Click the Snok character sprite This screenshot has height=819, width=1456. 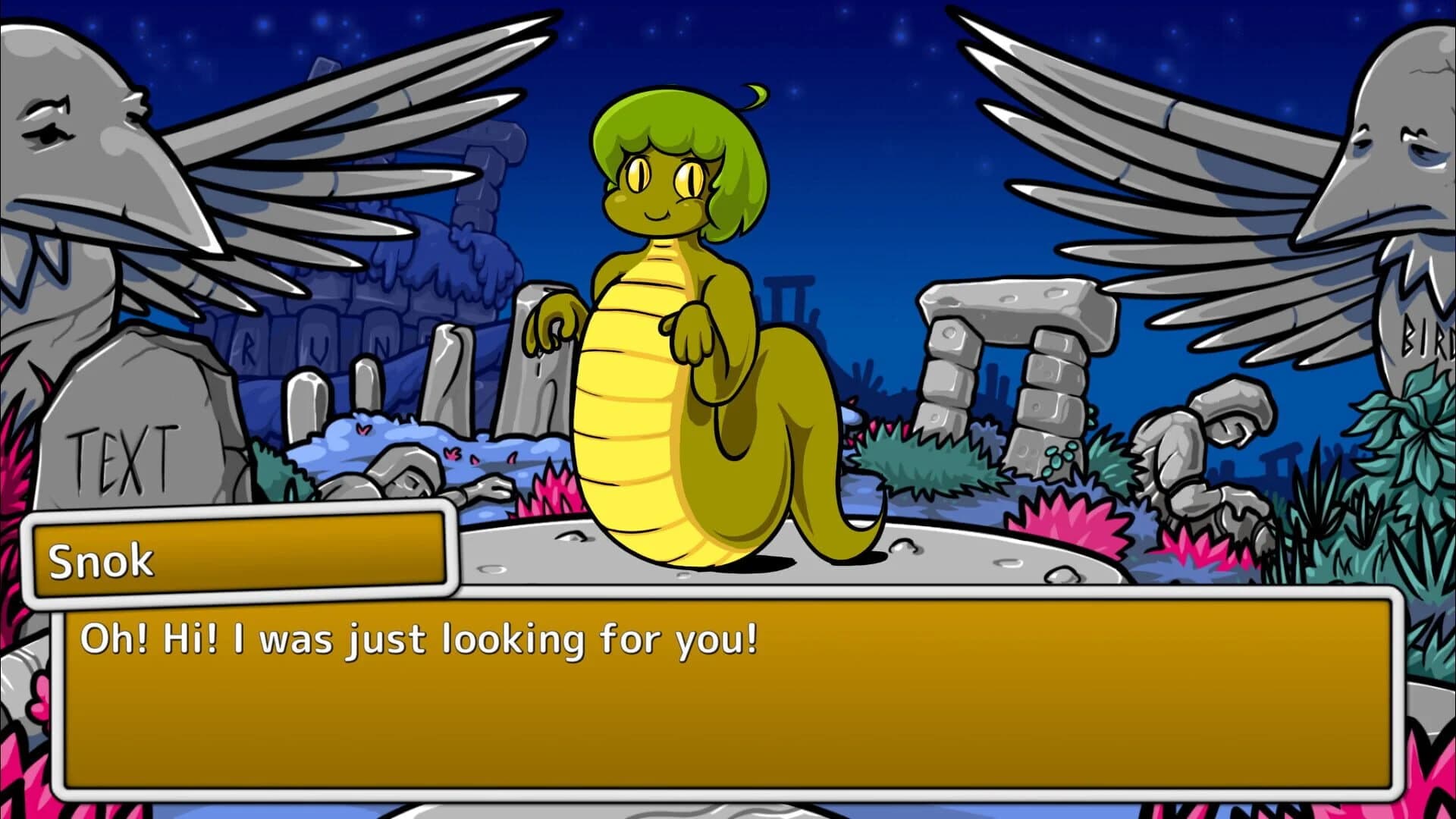click(667, 341)
